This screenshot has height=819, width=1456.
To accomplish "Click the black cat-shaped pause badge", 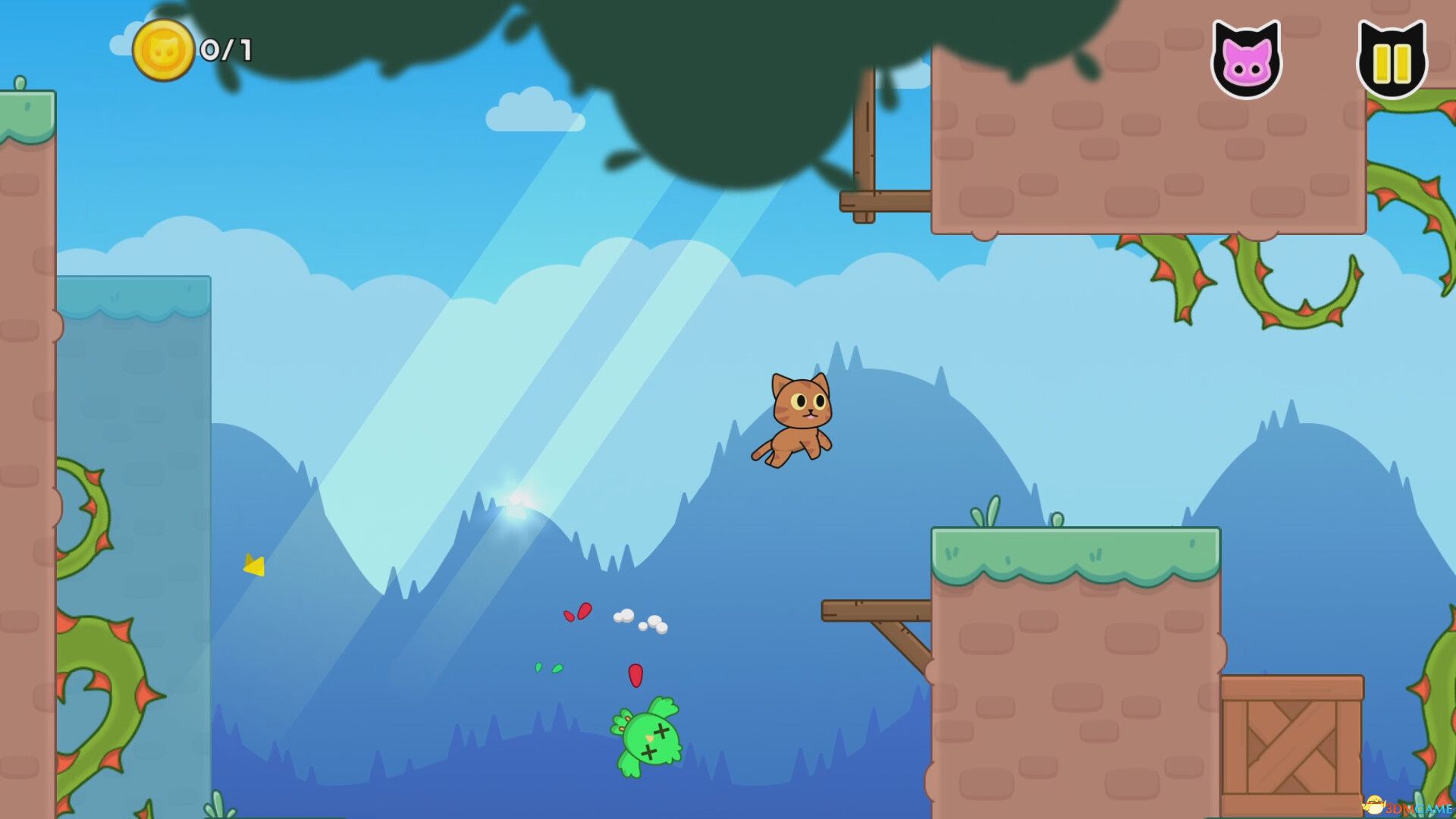I will point(1394,57).
